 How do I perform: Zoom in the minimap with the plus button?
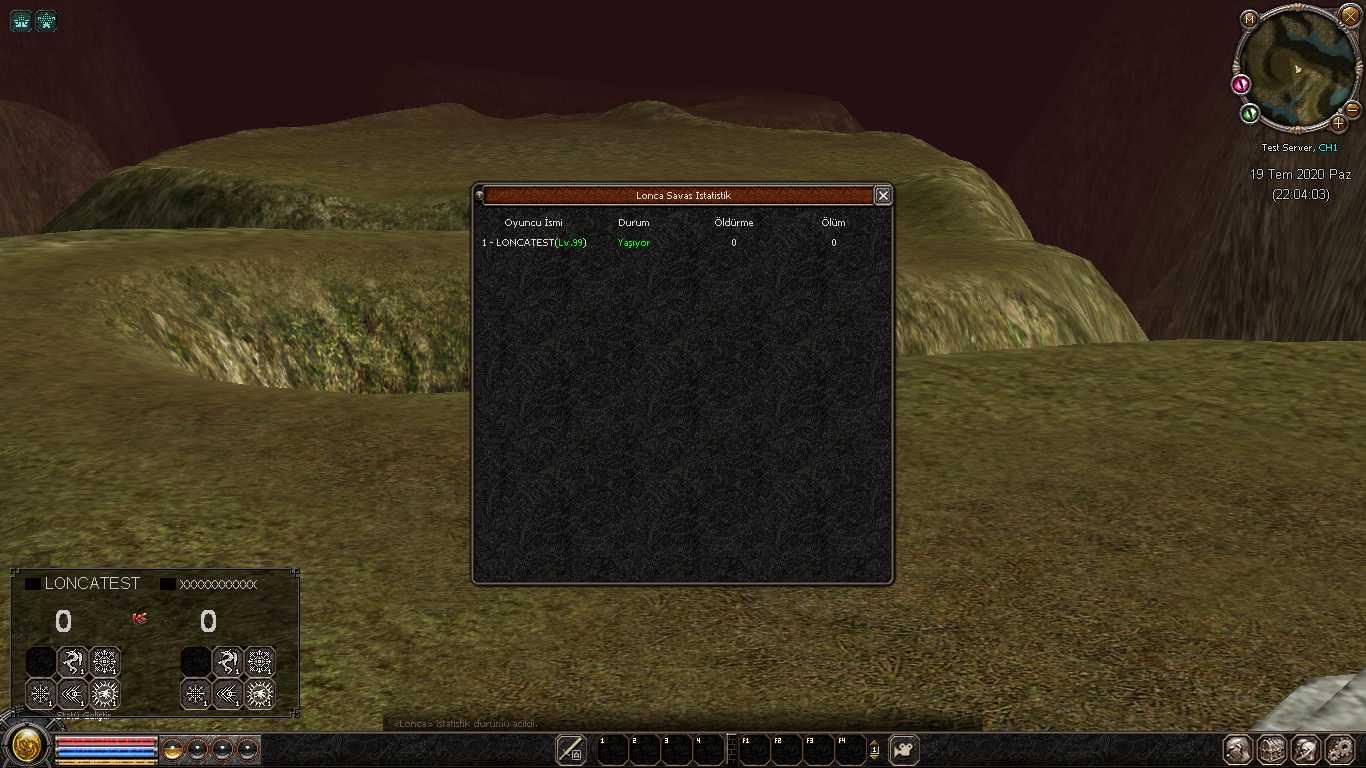(1339, 124)
